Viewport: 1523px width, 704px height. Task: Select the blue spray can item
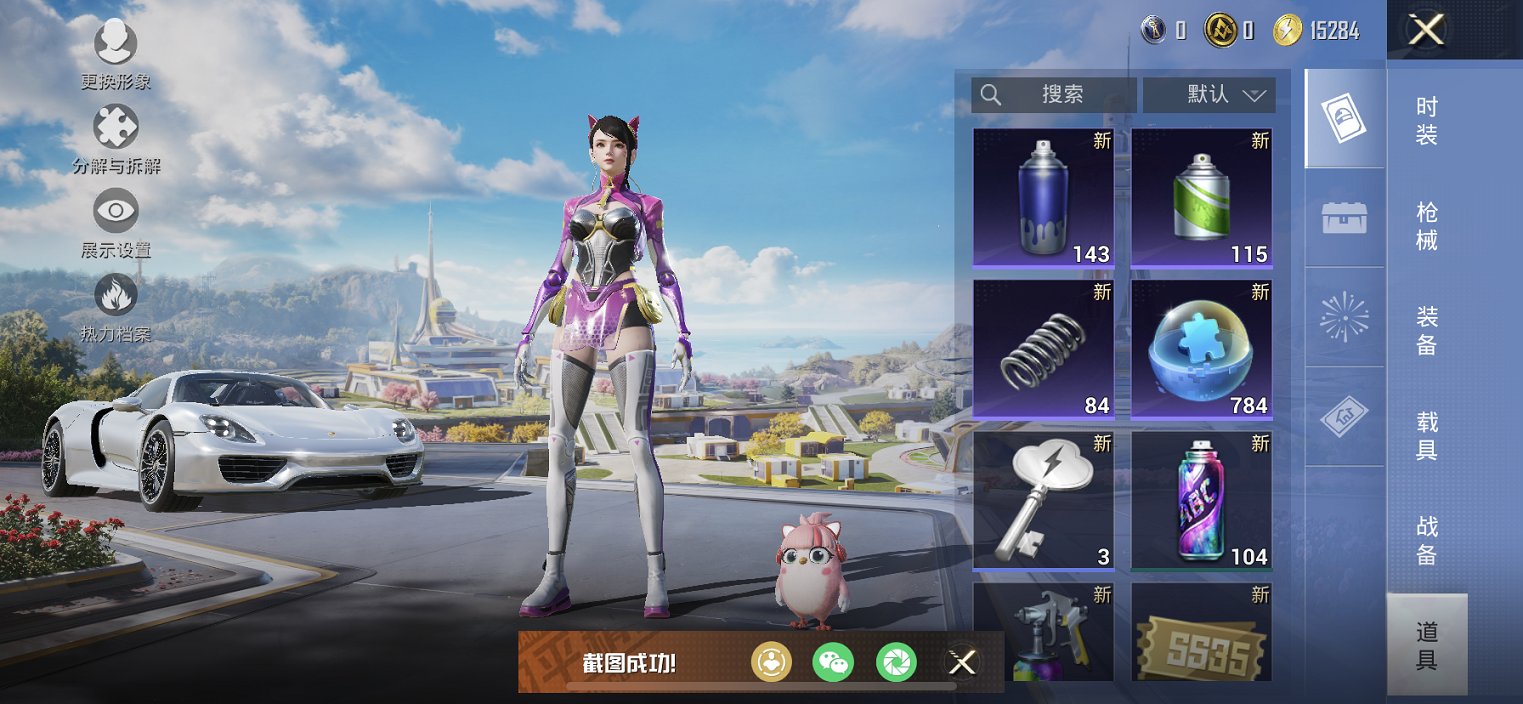pyautogui.click(x=1043, y=198)
